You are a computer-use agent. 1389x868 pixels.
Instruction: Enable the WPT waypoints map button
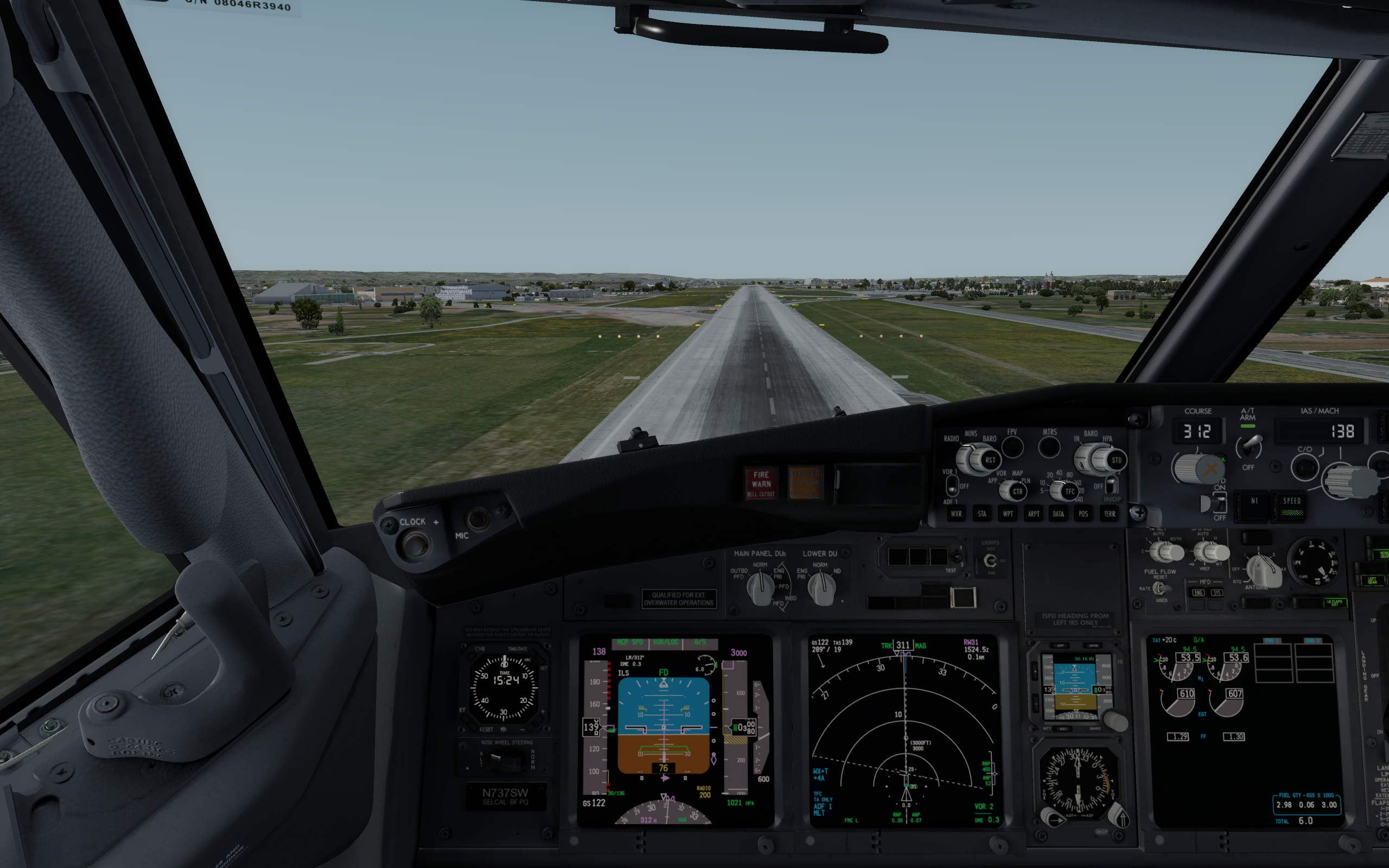pyautogui.click(x=1008, y=514)
